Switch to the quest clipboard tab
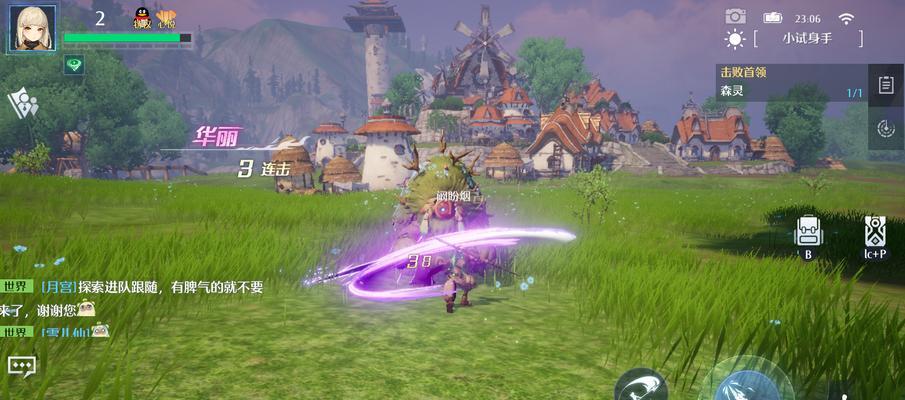This screenshot has width=905, height=400. point(885,85)
